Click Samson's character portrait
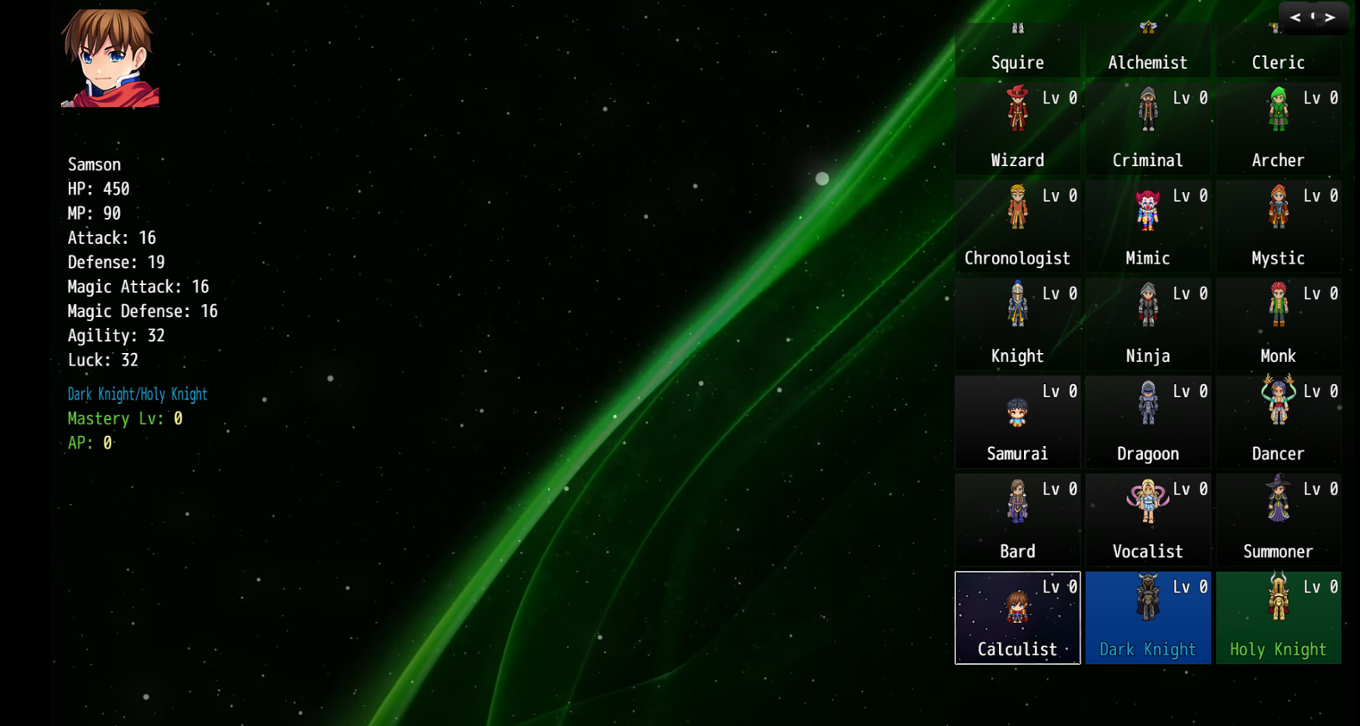This screenshot has height=726, width=1360. [108, 58]
